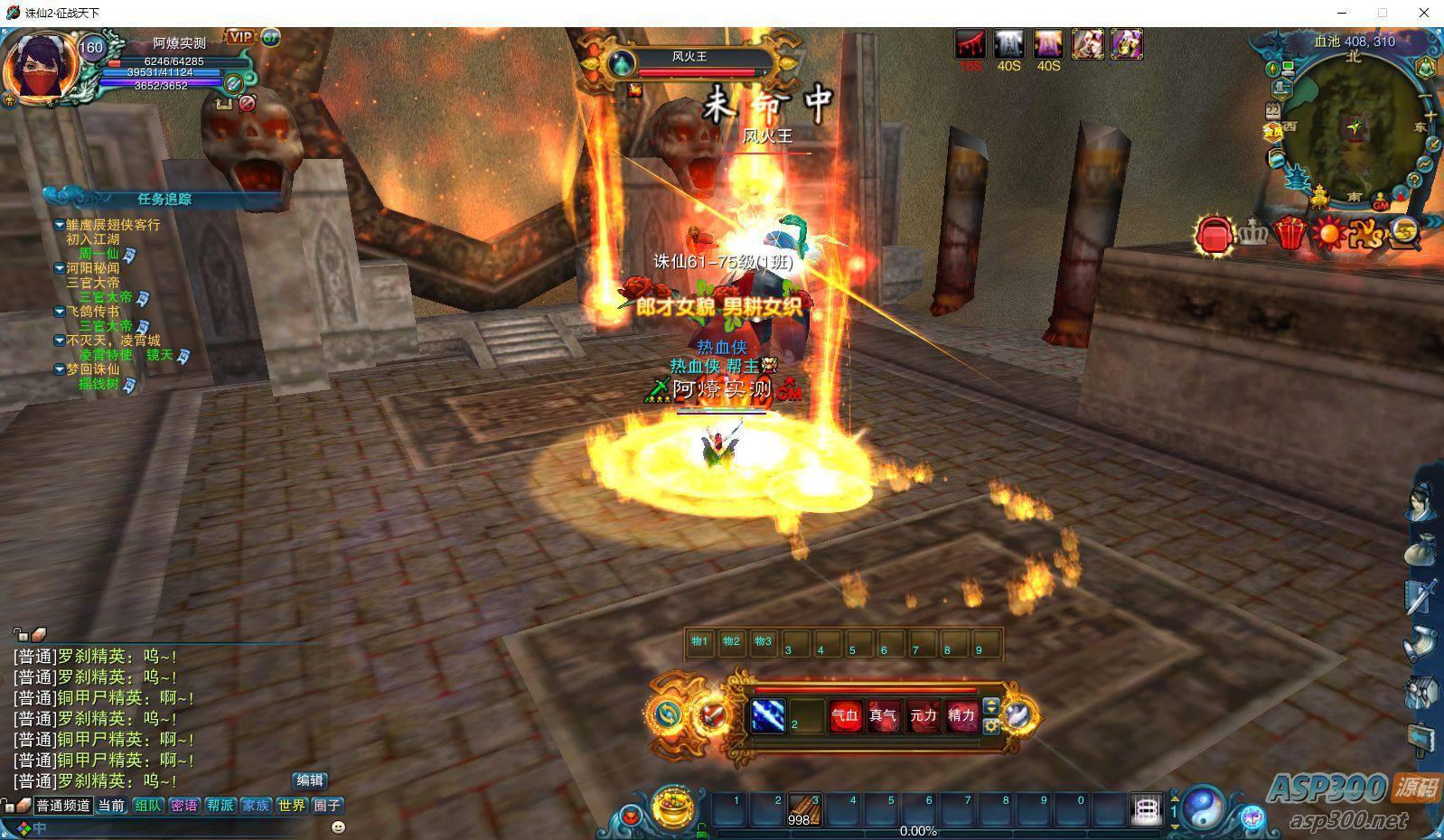Switch to the 世界 world chat tab
The image size is (1444, 840).
291,806
